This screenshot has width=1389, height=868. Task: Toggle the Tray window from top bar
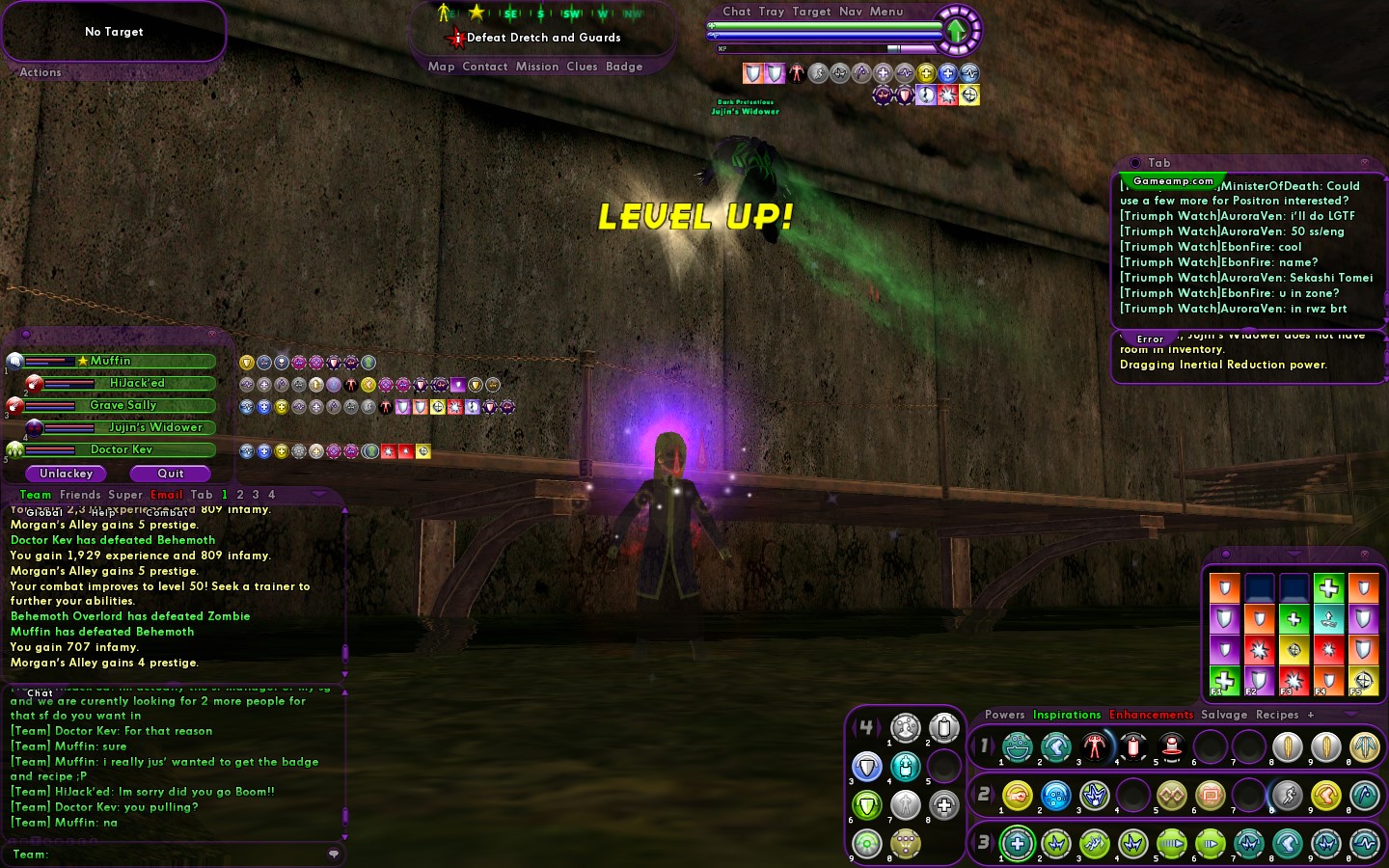coord(772,12)
